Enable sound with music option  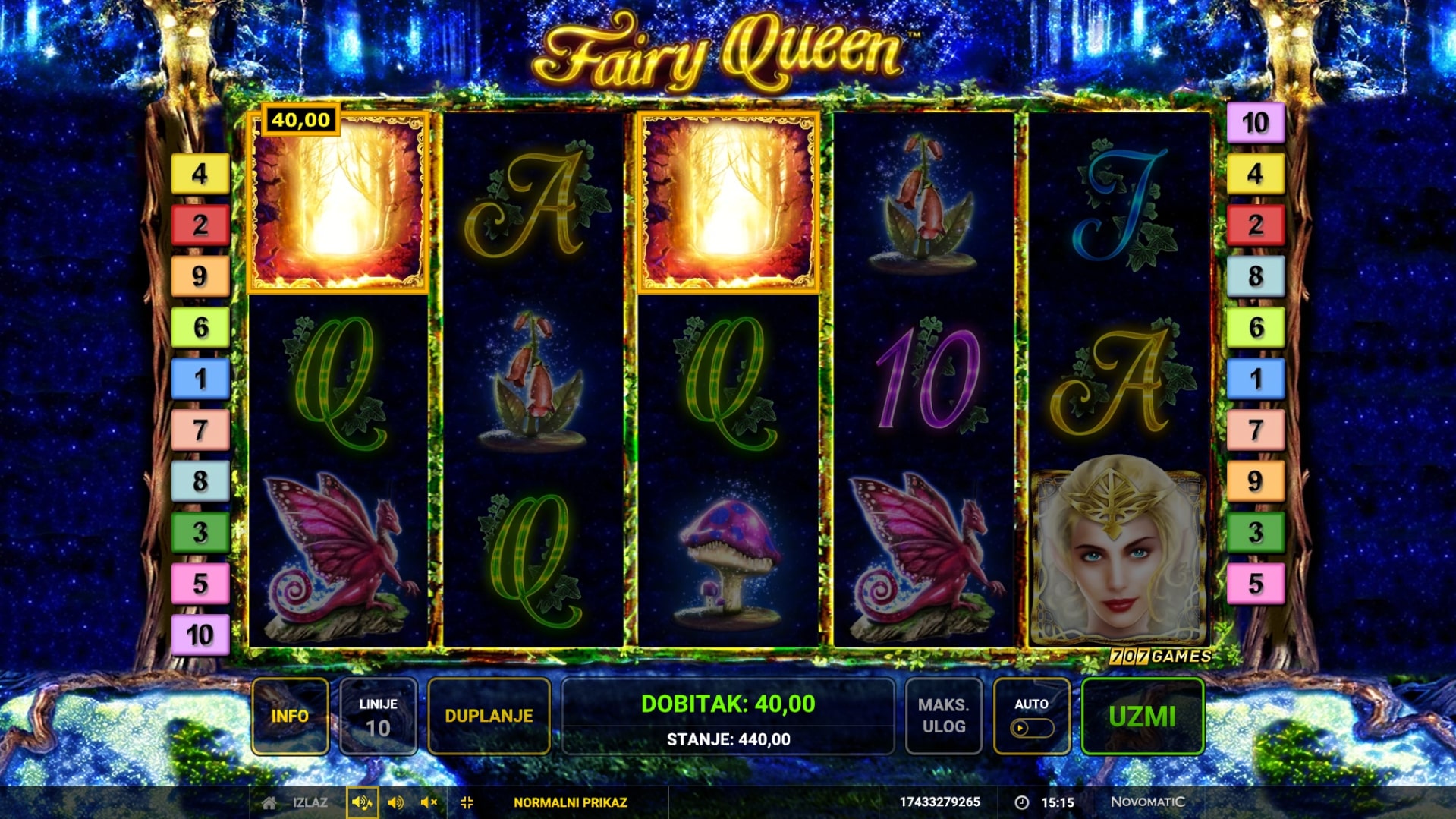362,802
